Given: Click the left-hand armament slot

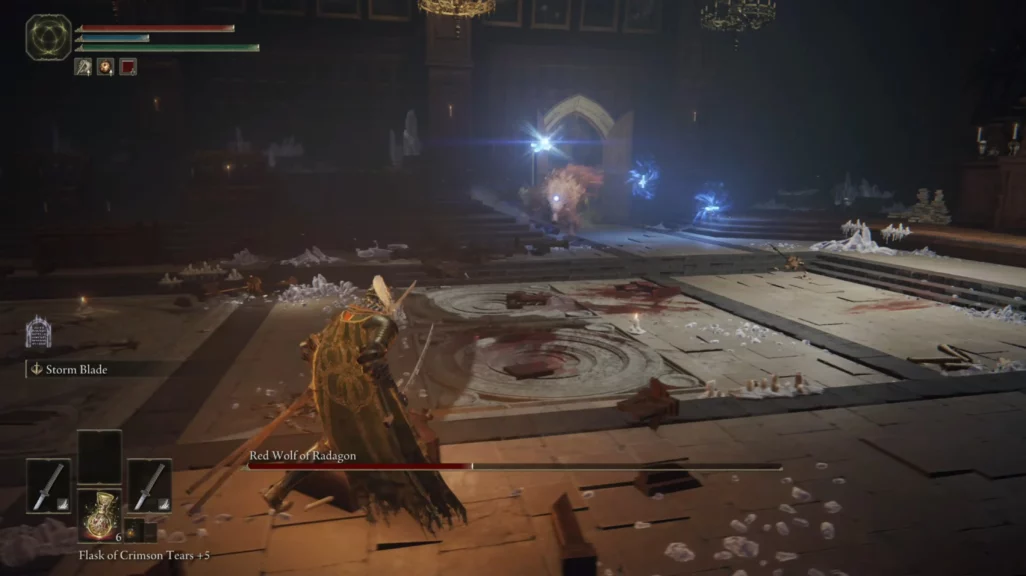Looking at the screenshot, I should point(48,486).
